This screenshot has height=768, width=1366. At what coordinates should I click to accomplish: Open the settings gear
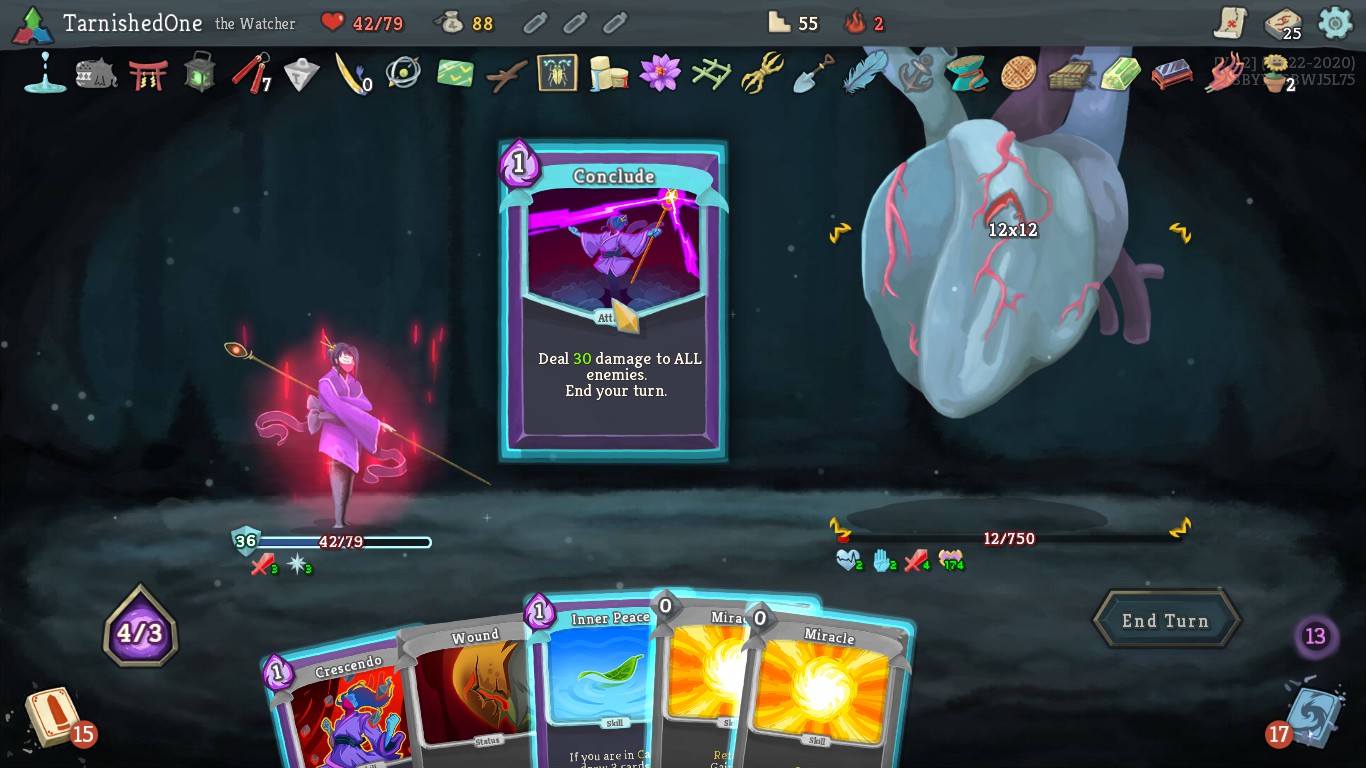pos(1335,22)
